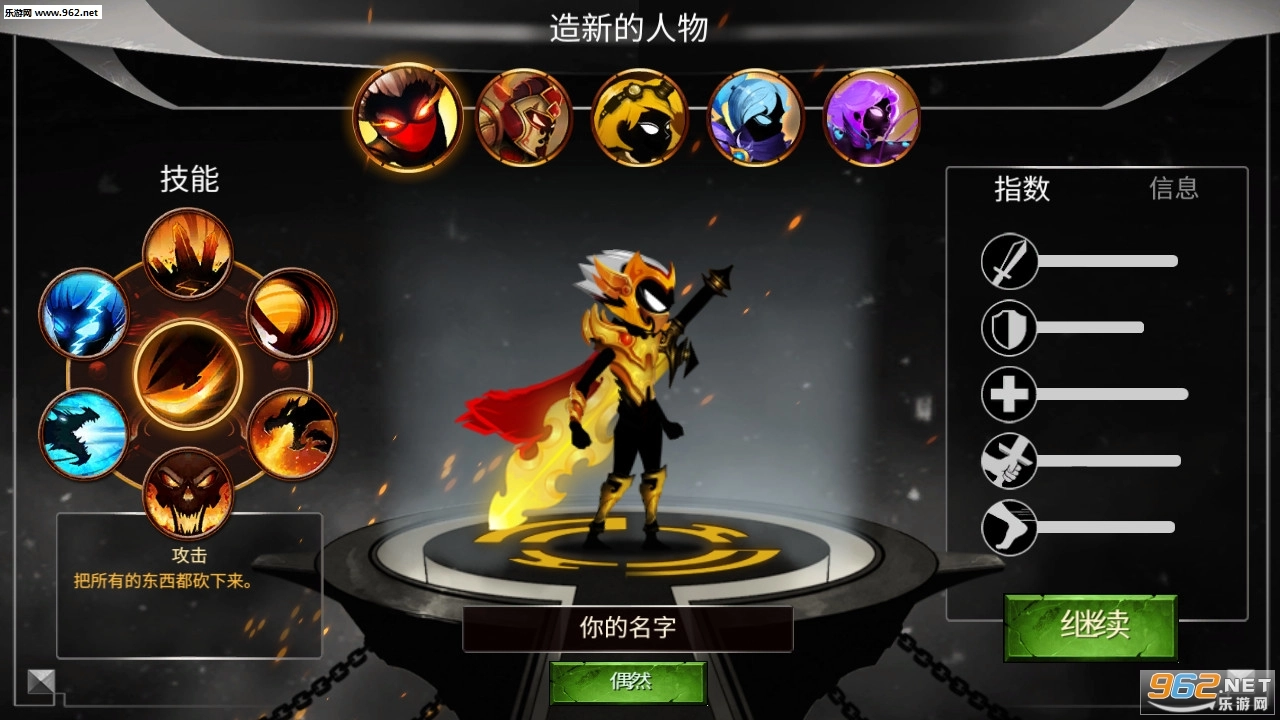Select the blue lightning skill icon
Viewport: 1280px width, 720px height.
click(x=84, y=315)
